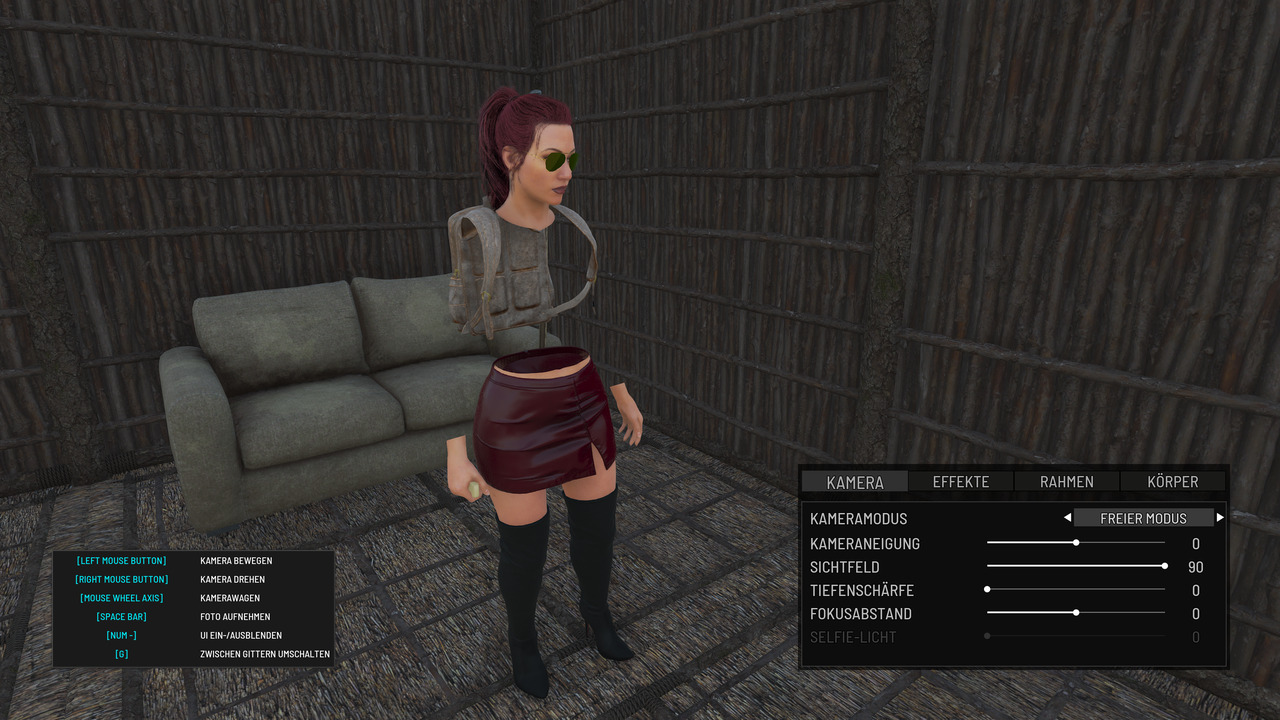
Task: Adjust the Kameraneigung slider
Action: pyautogui.click(x=1076, y=543)
